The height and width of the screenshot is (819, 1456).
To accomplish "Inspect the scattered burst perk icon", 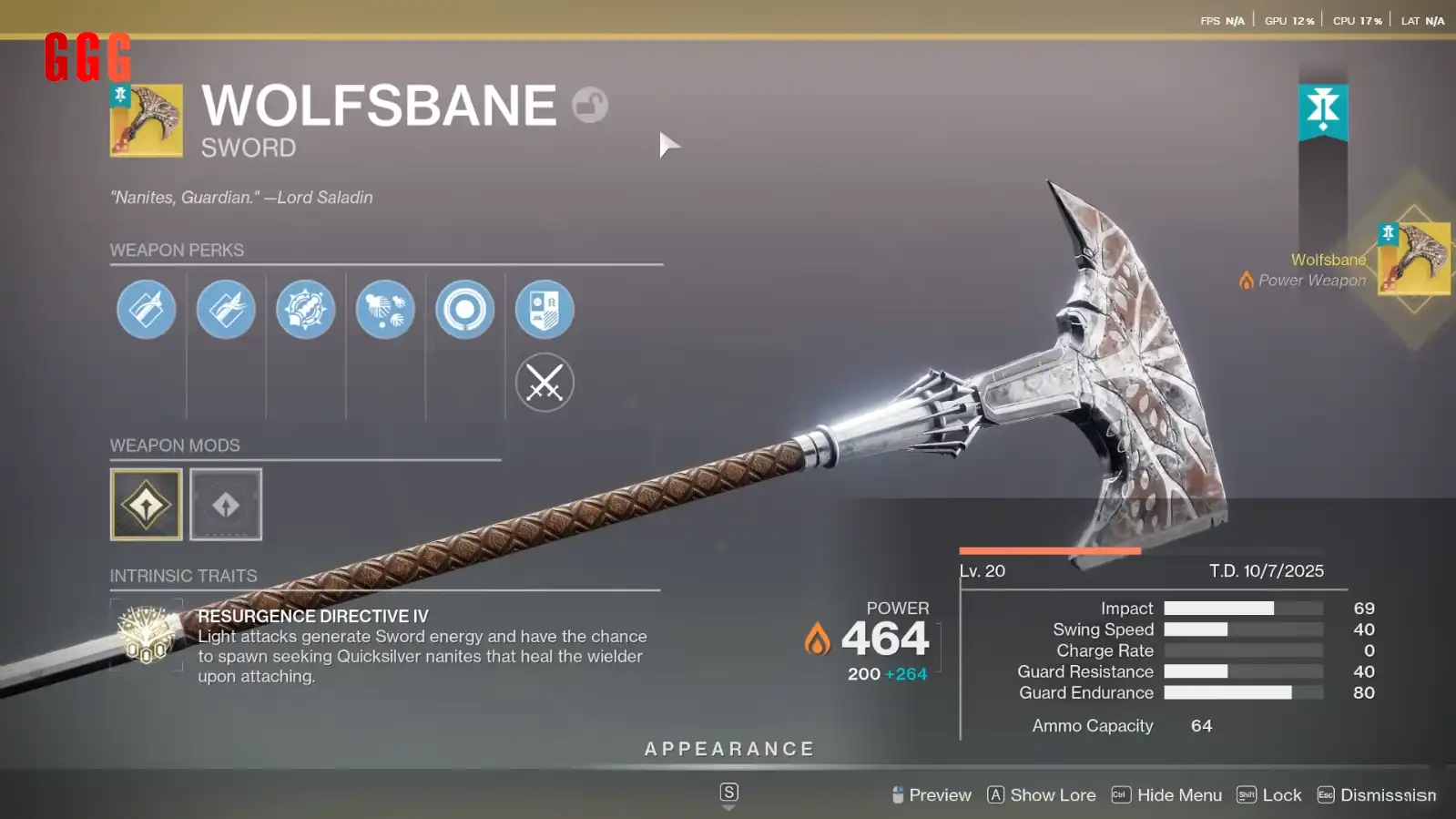I will point(385,310).
